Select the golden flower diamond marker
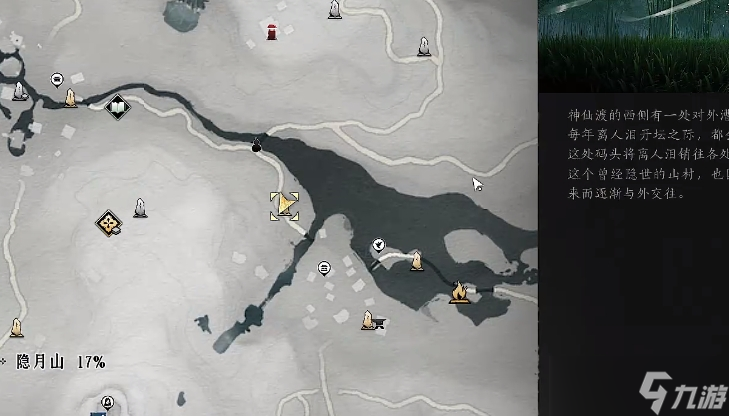The image size is (729, 416). coord(108,223)
